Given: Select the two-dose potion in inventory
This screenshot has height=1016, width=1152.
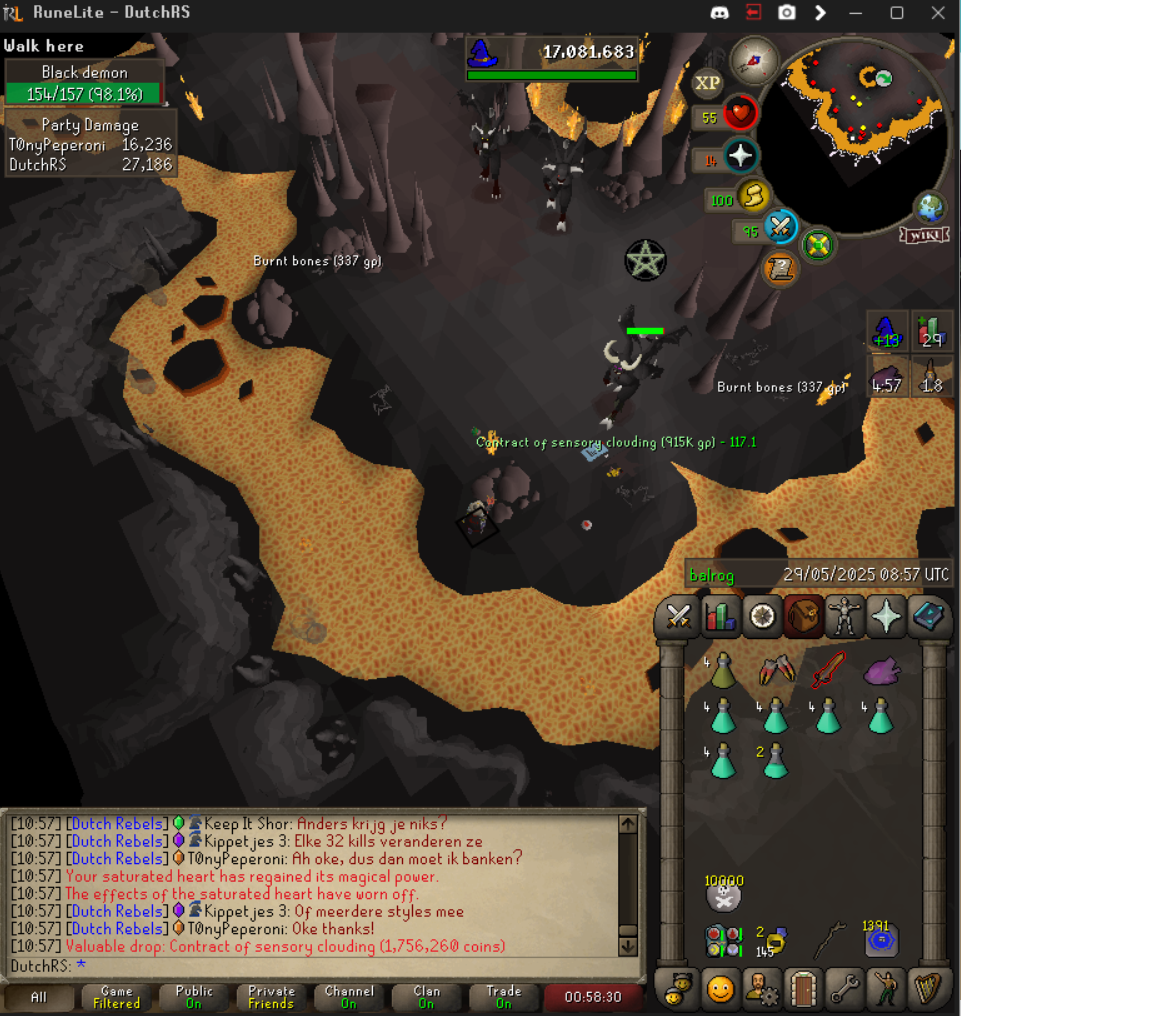Looking at the screenshot, I should tap(774, 761).
